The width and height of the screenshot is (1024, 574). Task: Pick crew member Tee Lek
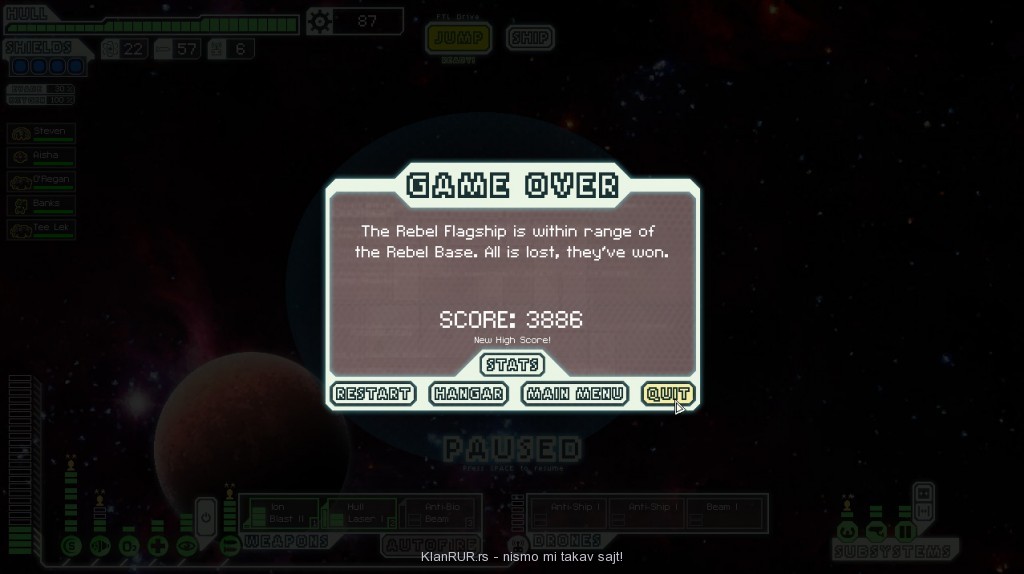(41, 229)
